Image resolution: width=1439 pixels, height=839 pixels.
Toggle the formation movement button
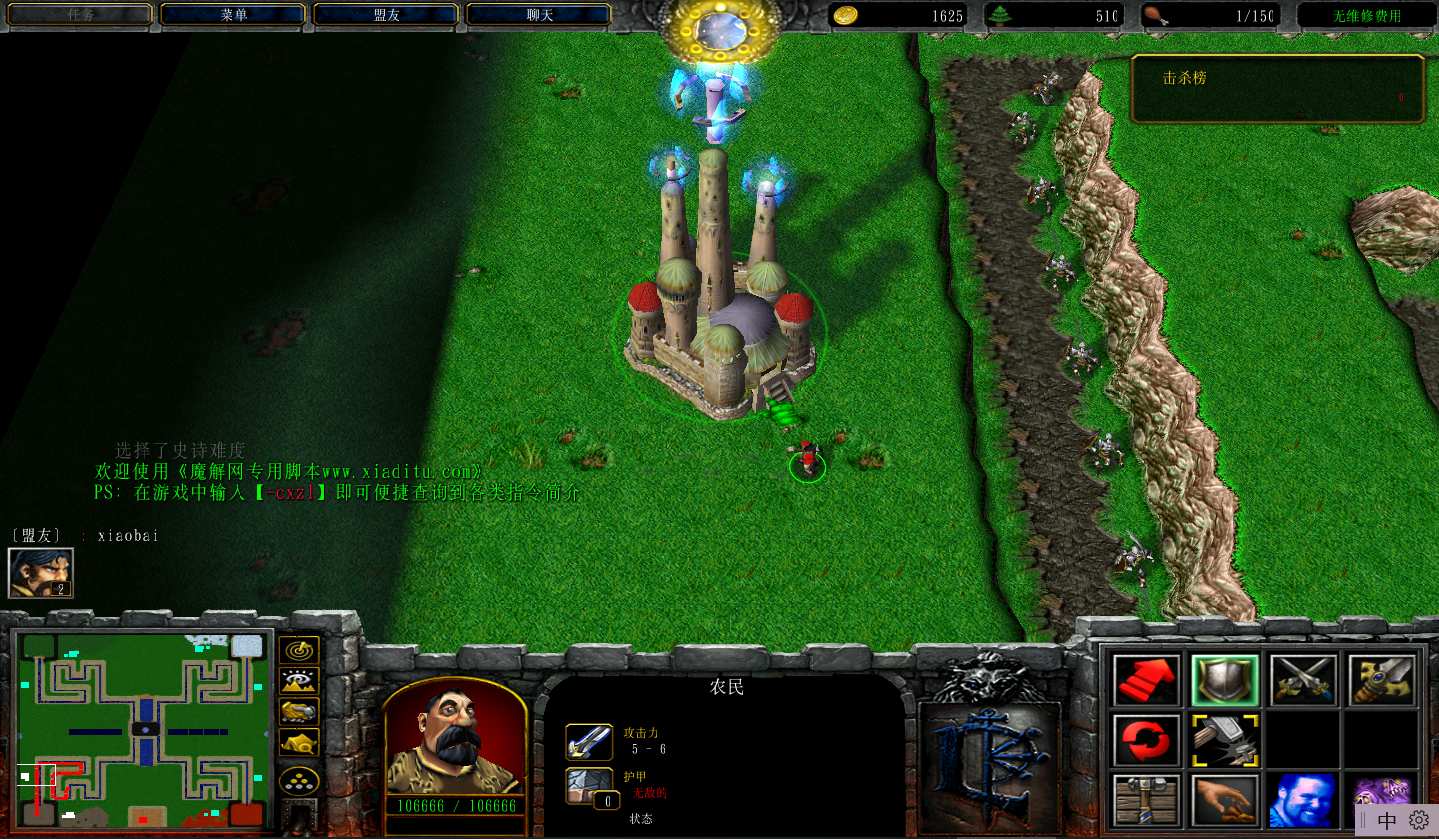(299, 780)
